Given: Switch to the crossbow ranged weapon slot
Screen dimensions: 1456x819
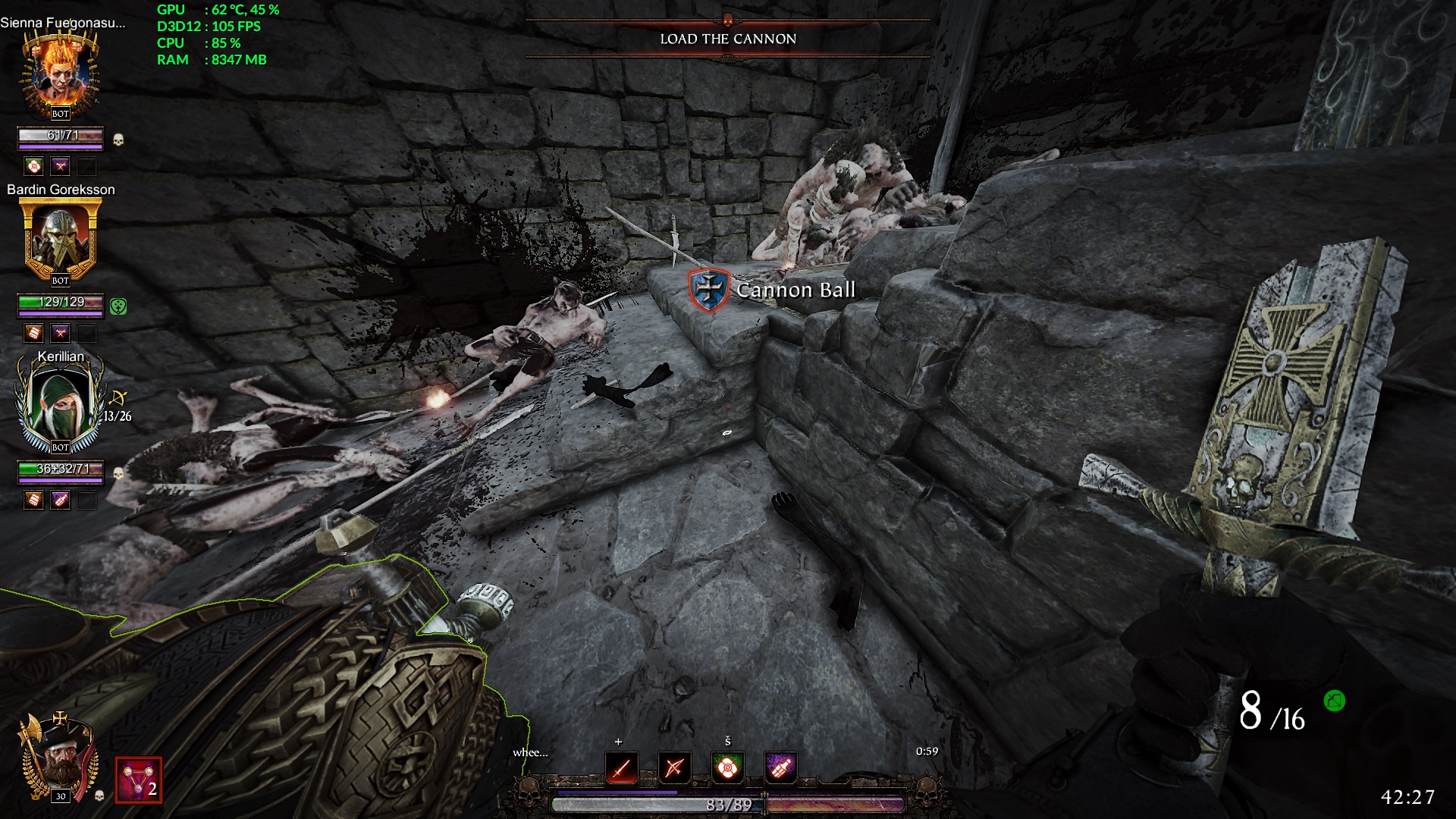Looking at the screenshot, I should [674, 767].
